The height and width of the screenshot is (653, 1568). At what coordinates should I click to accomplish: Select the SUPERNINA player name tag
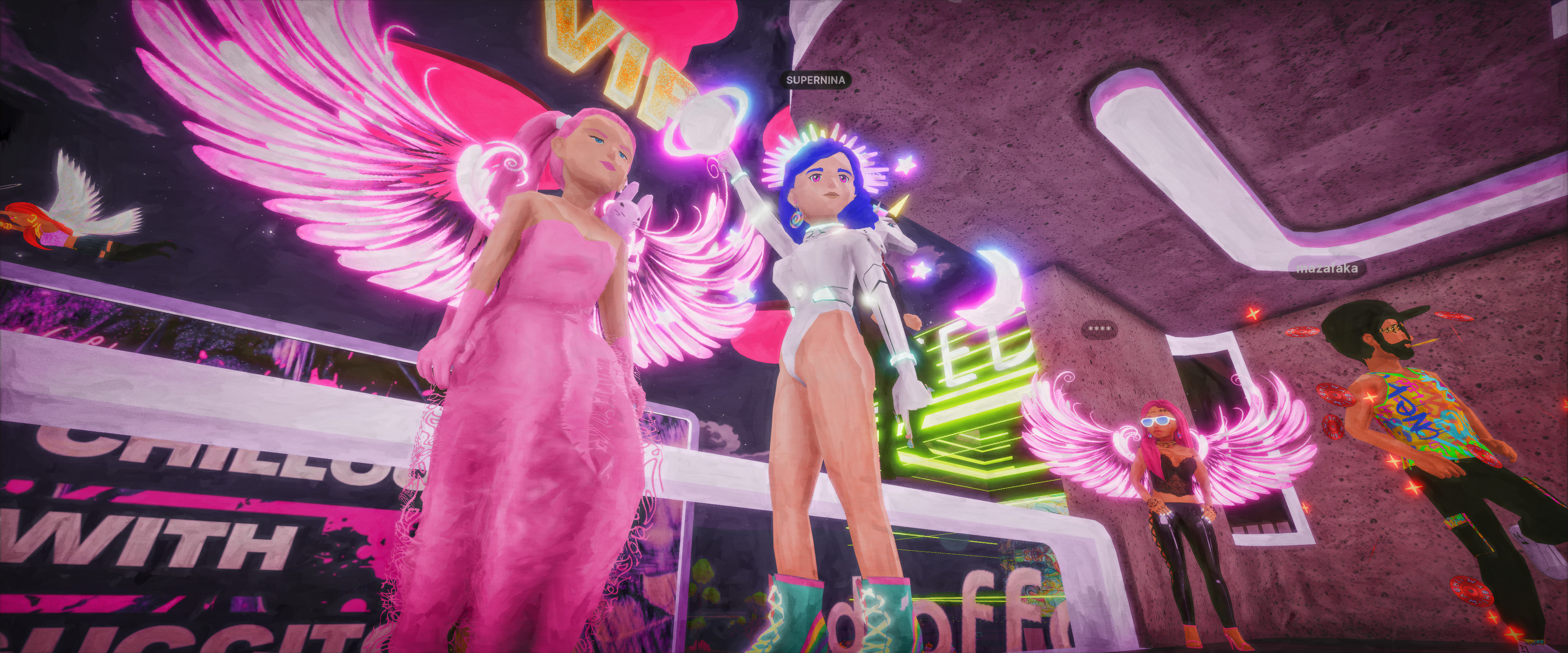point(815,80)
